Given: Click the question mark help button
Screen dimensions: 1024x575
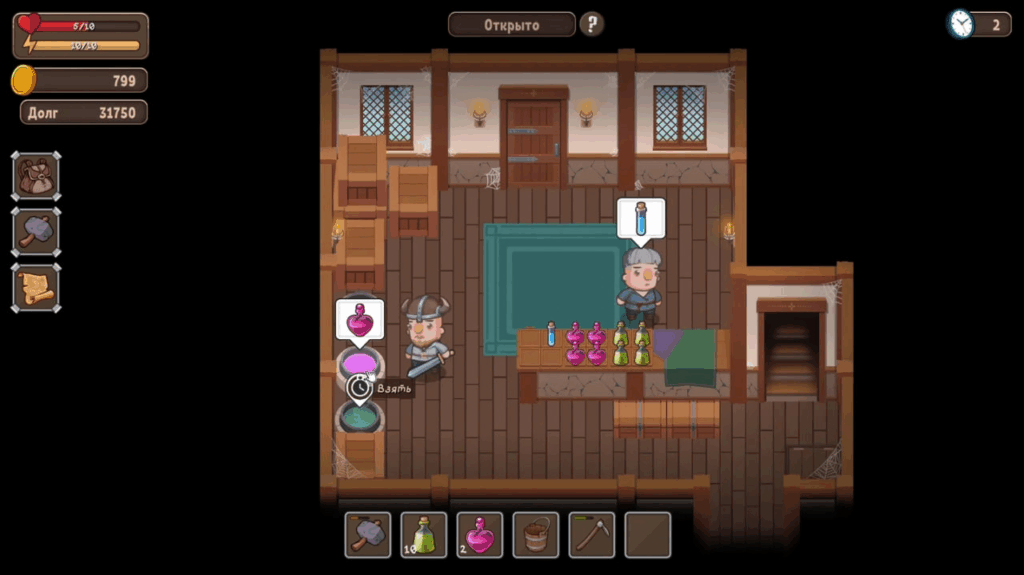Looking at the screenshot, I should pyautogui.click(x=592, y=24).
